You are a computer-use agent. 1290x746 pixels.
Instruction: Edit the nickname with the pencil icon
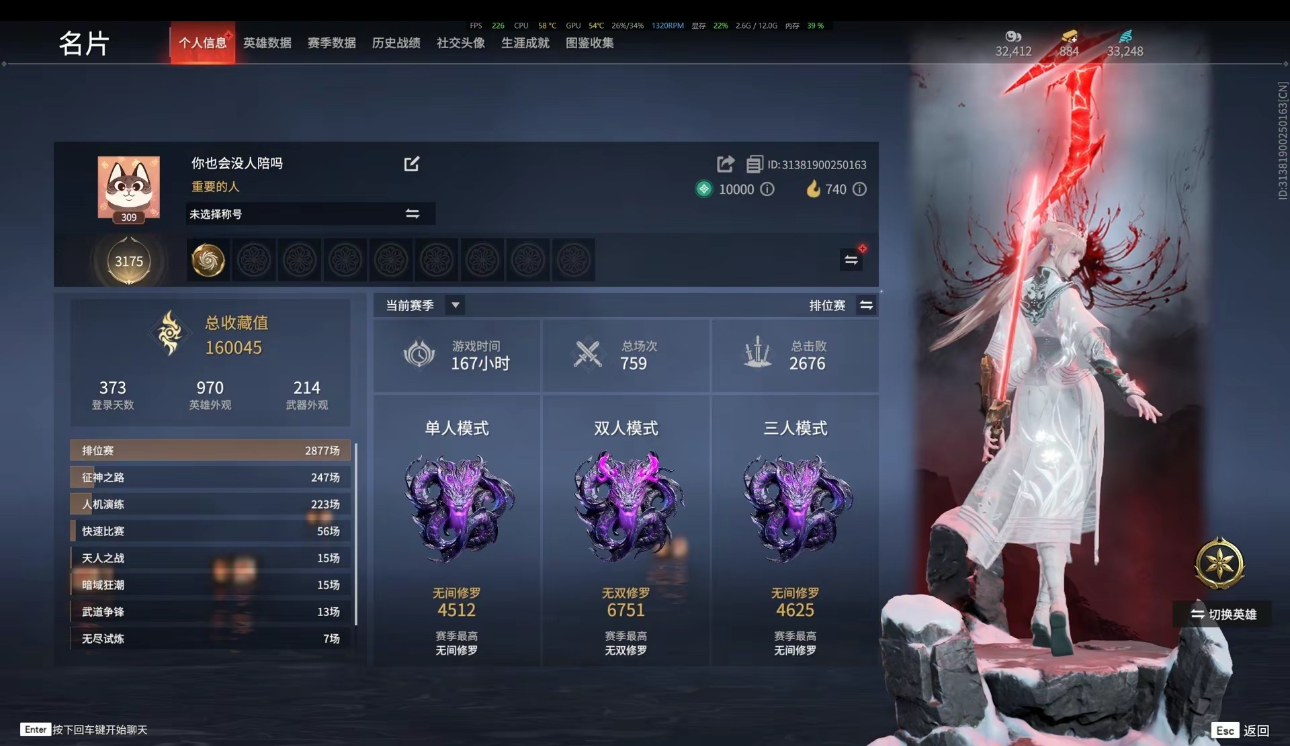tap(411, 163)
